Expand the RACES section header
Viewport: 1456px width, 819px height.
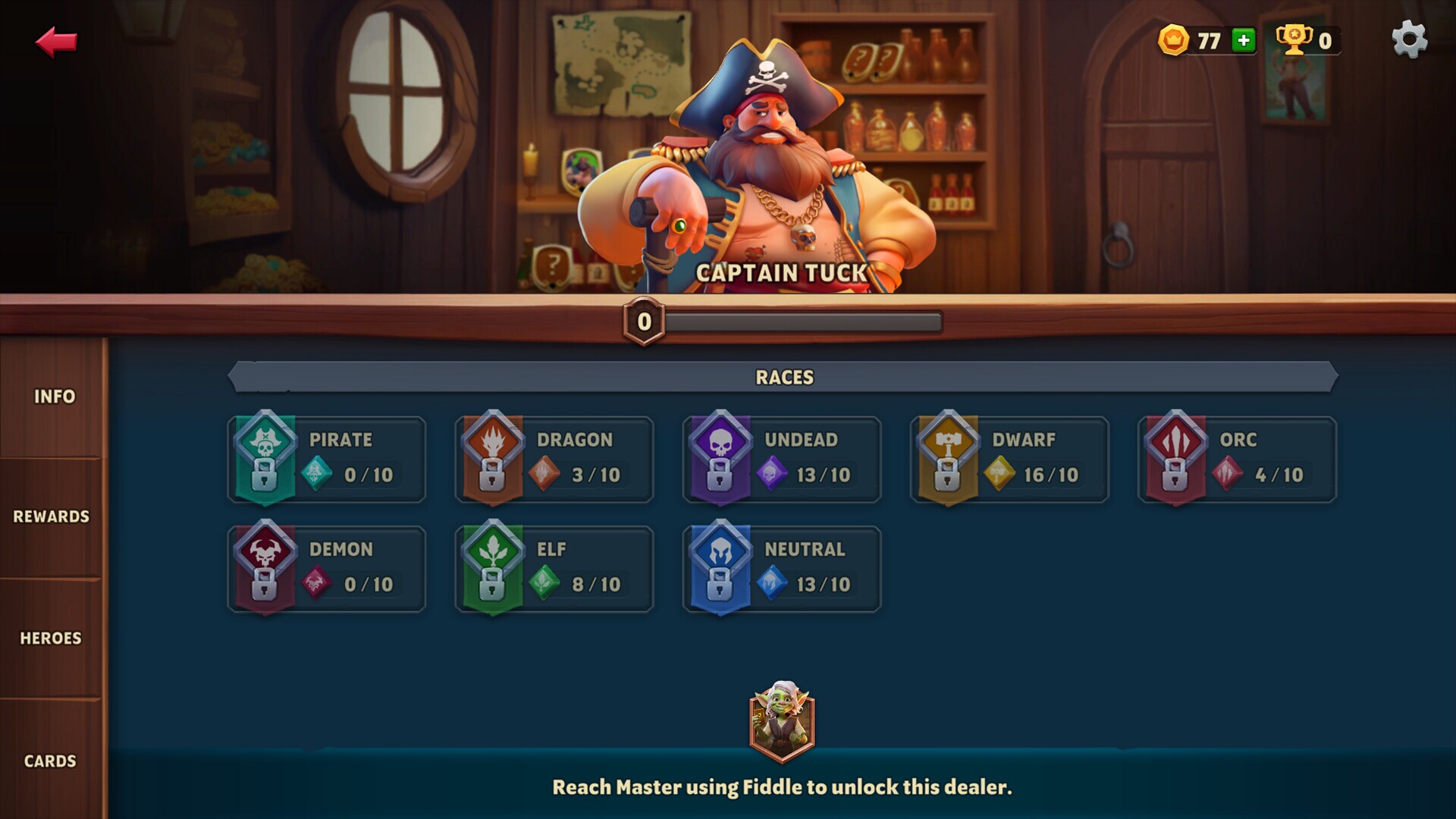785,377
